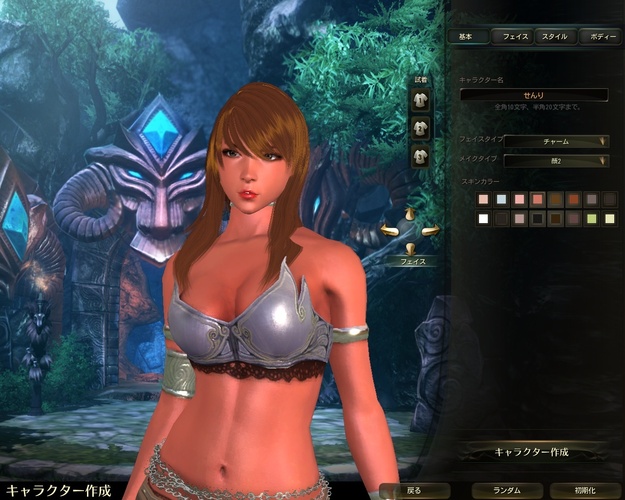Click the キャラクター作成 create button

coord(532,452)
